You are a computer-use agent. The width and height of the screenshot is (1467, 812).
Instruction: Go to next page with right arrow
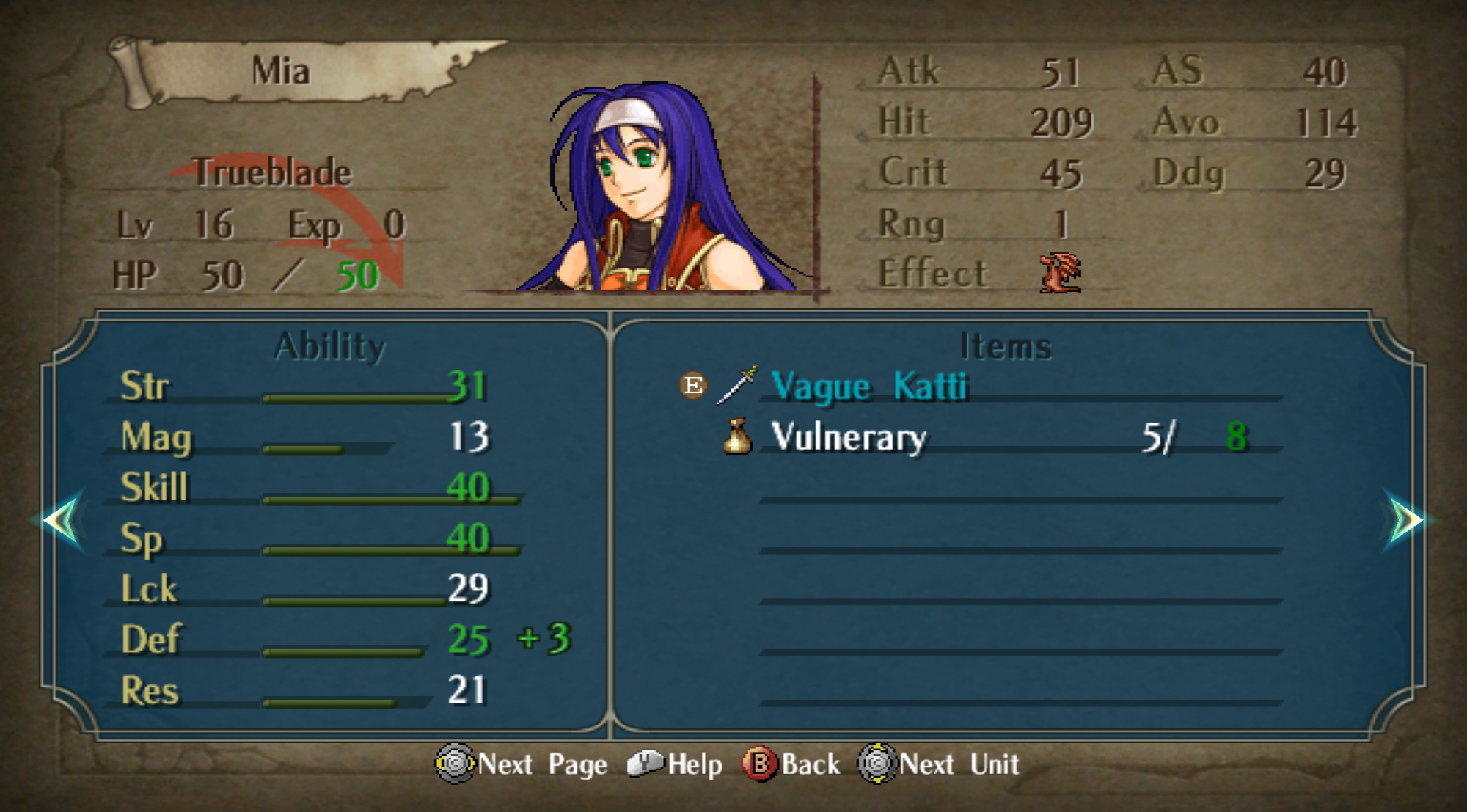pyautogui.click(x=1405, y=520)
